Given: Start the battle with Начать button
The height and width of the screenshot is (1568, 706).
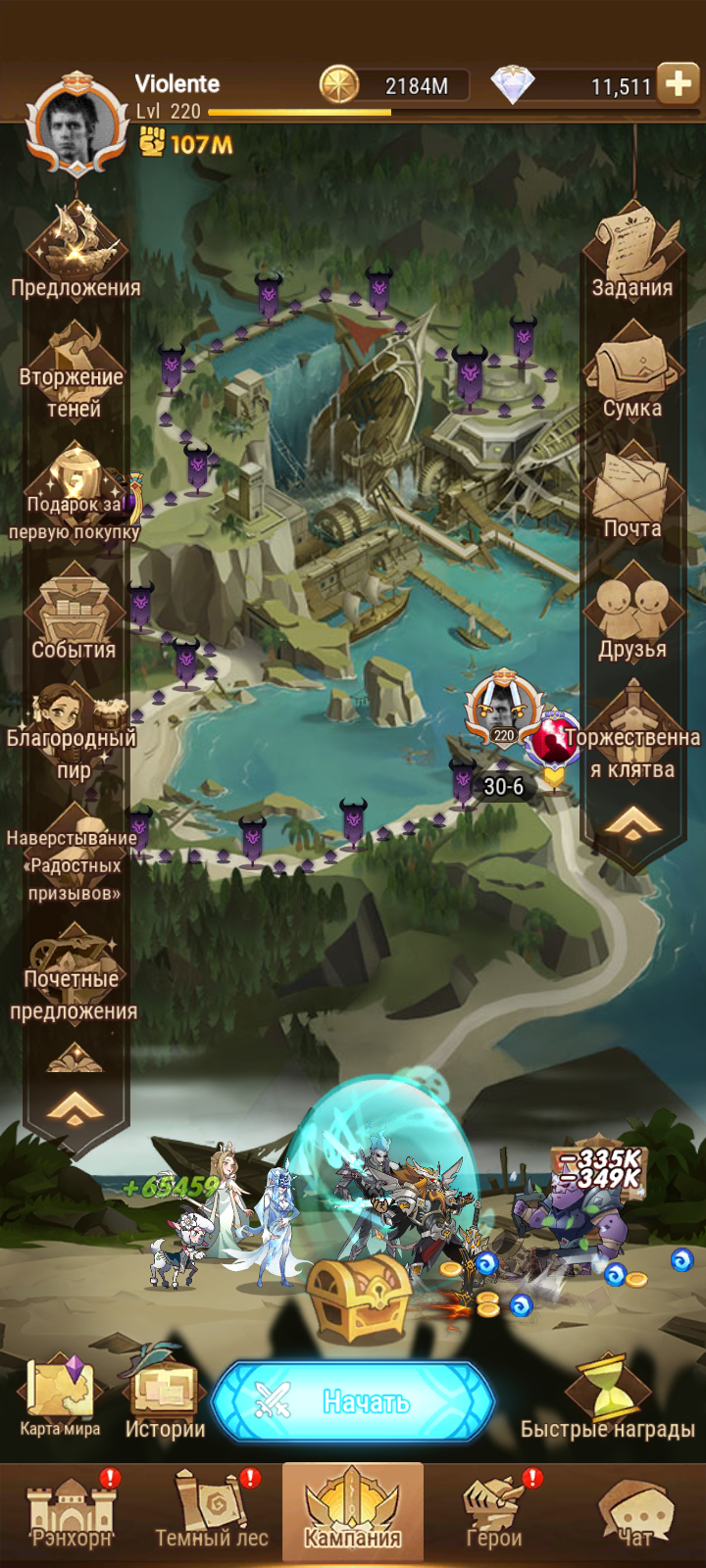Looking at the screenshot, I should pyautogui.click(x=353, y=1402).
